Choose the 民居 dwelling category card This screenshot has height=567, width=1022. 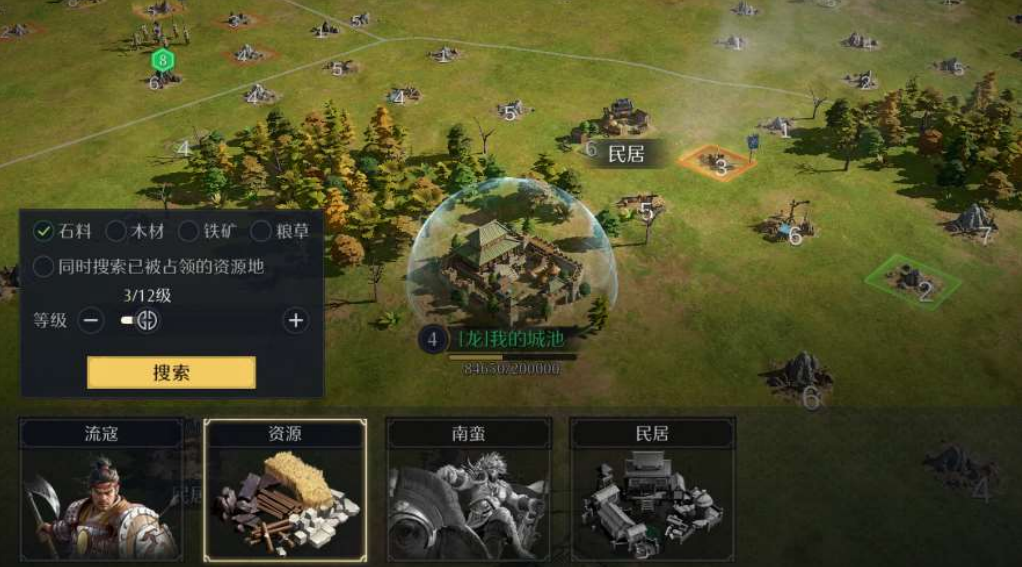coord(652,489)
